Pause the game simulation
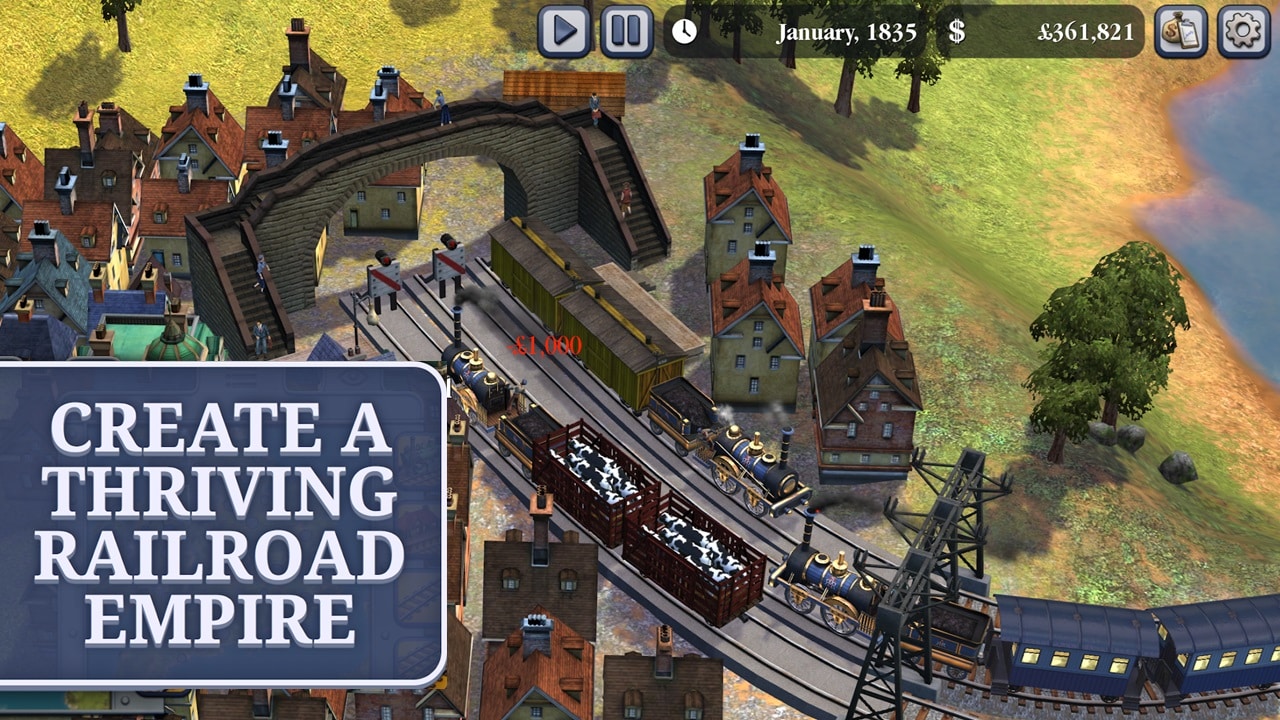This screenshot has width=1280, height=720. click(626, 31)
